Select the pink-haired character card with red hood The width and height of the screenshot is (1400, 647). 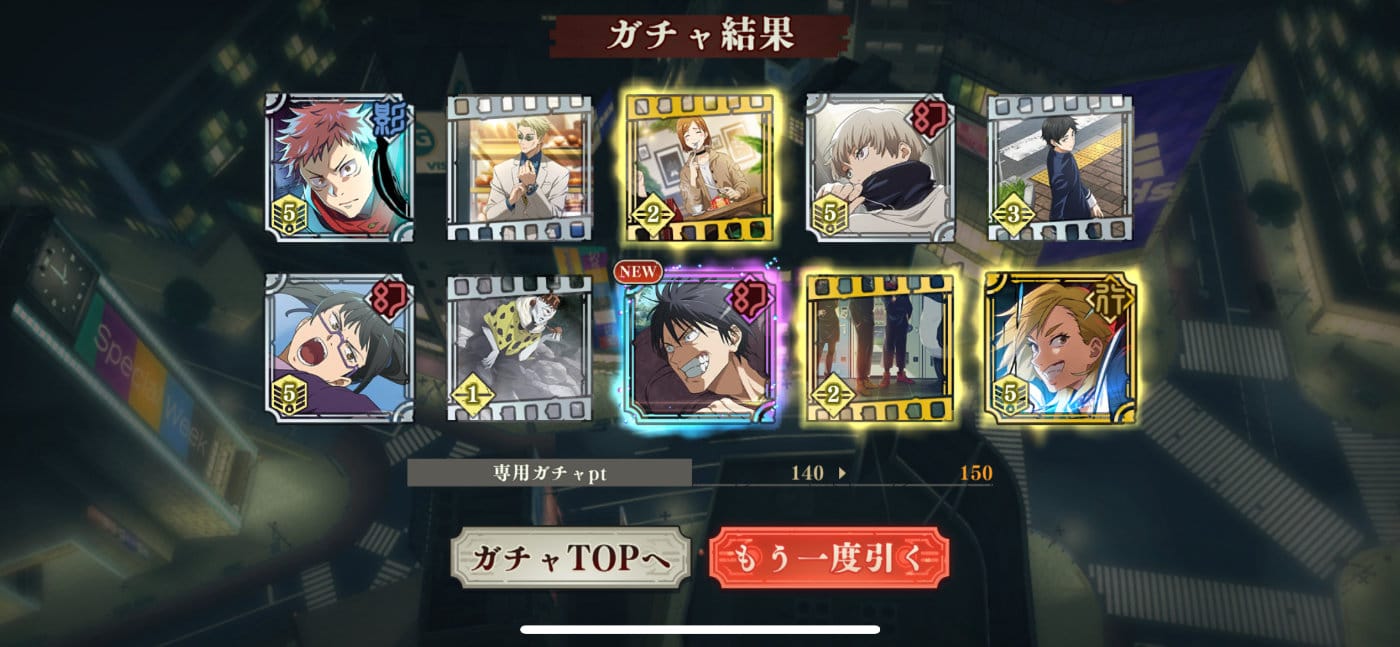tap(340, 167)
